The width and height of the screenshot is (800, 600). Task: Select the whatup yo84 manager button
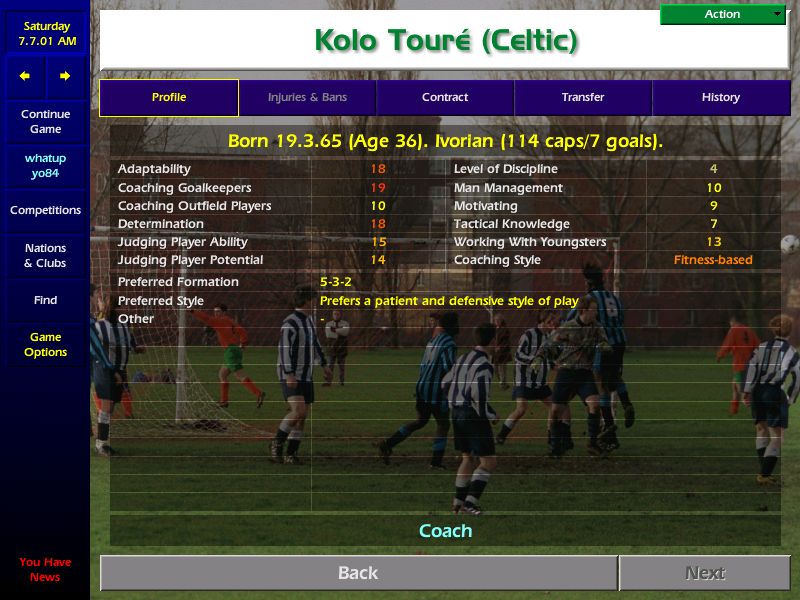coord(45,166)
